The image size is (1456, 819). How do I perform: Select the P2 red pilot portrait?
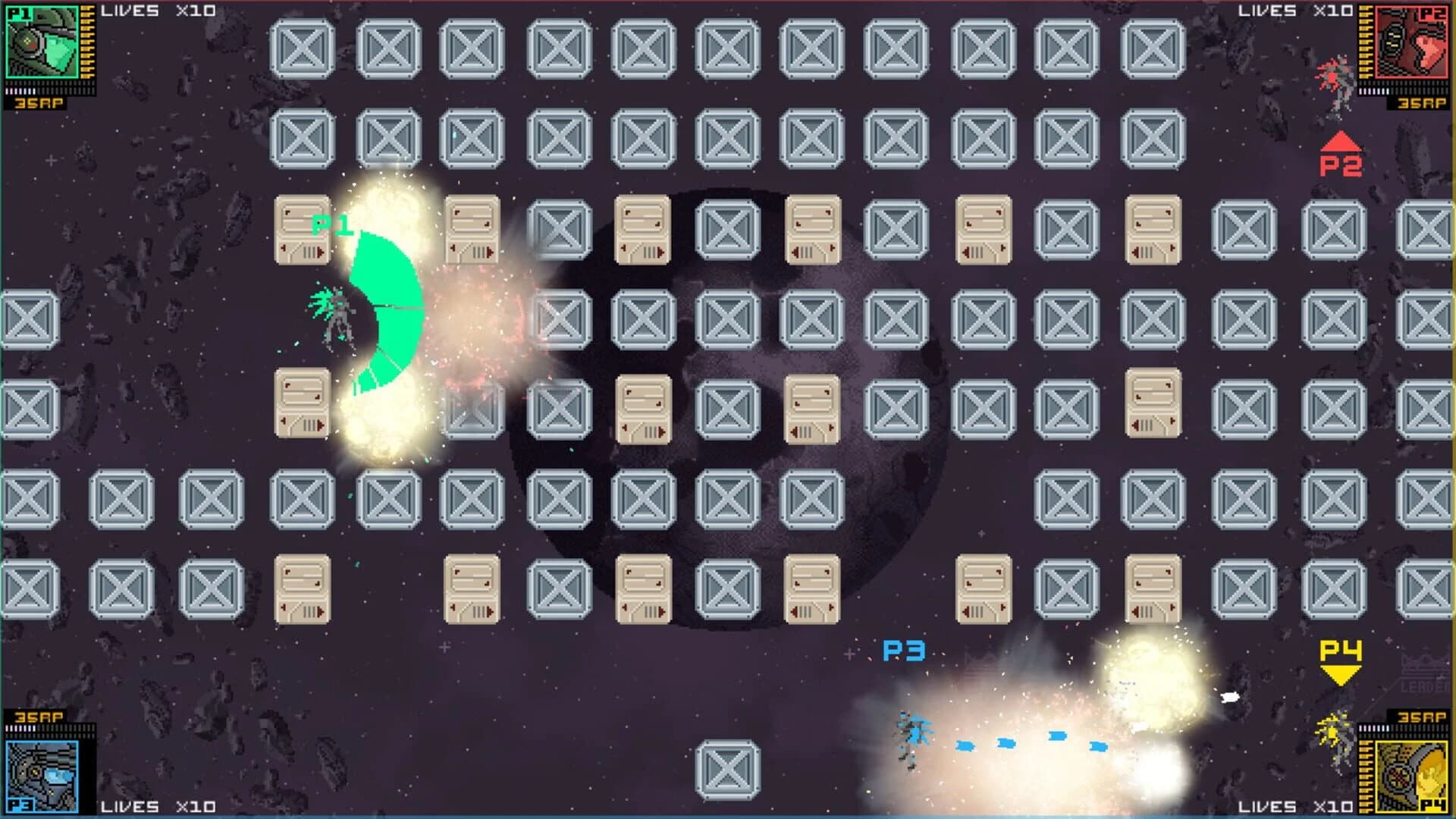(x=1411, y=42)
